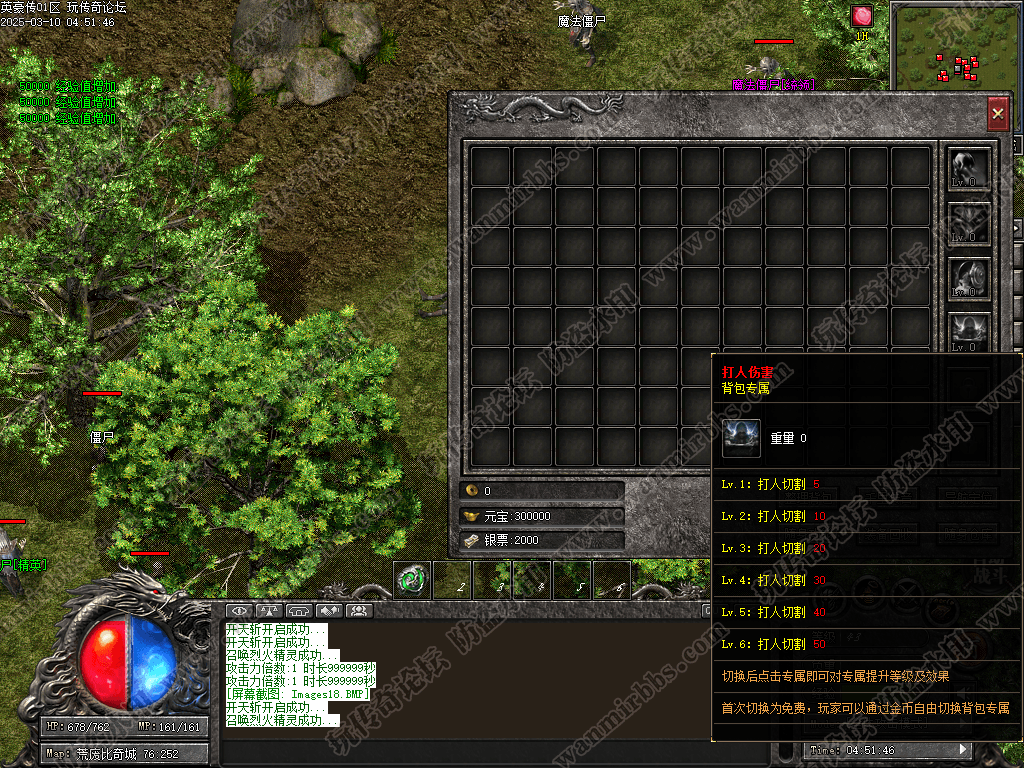Select the top Lv.0 bag exclusive icon
The width and height of the screenshot is (1024, 768).
coord(969,168)
